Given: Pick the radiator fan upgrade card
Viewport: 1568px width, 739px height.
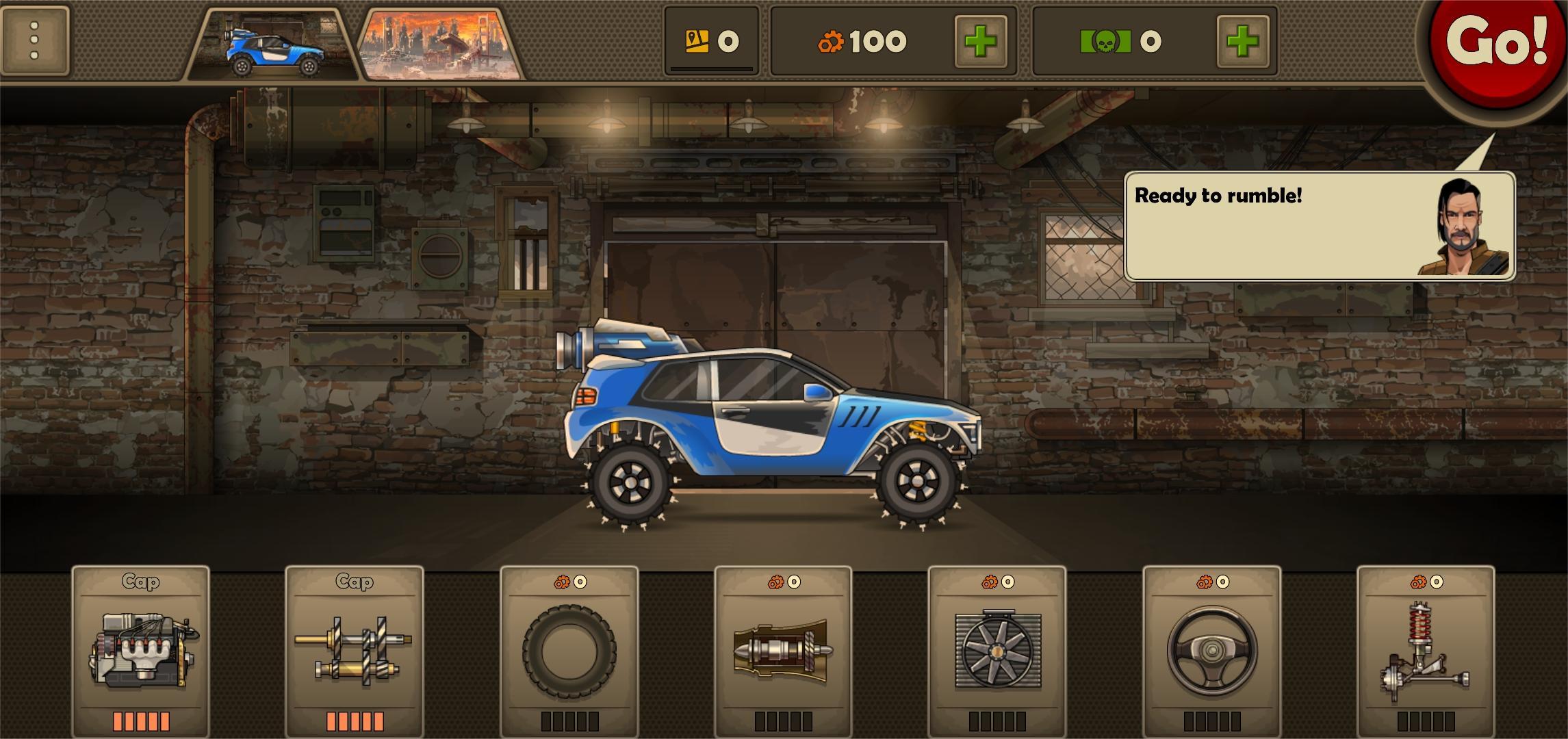Looking at the screenshot, I should pos(997,650).
